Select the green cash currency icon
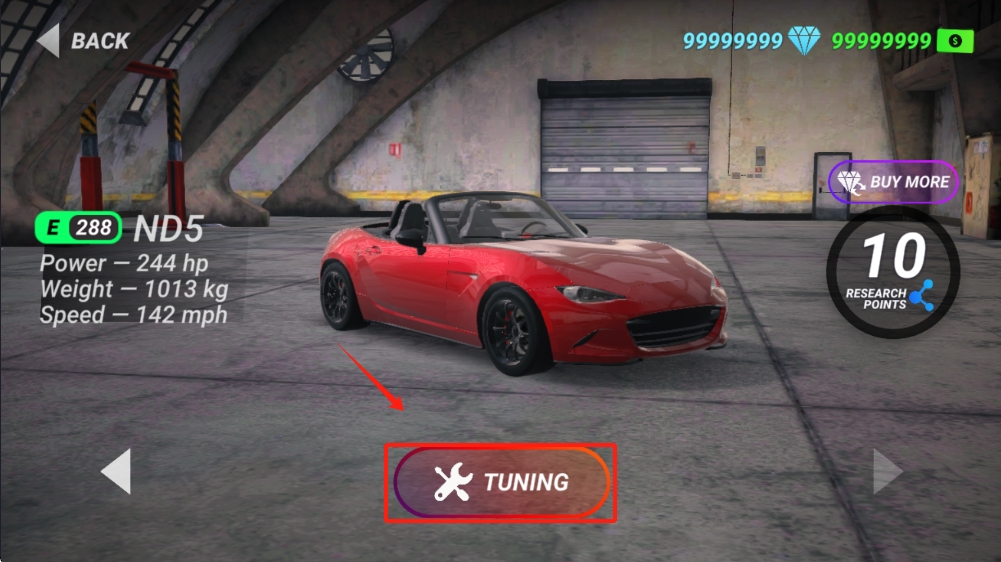1001x562 pixels. [955, 41]
